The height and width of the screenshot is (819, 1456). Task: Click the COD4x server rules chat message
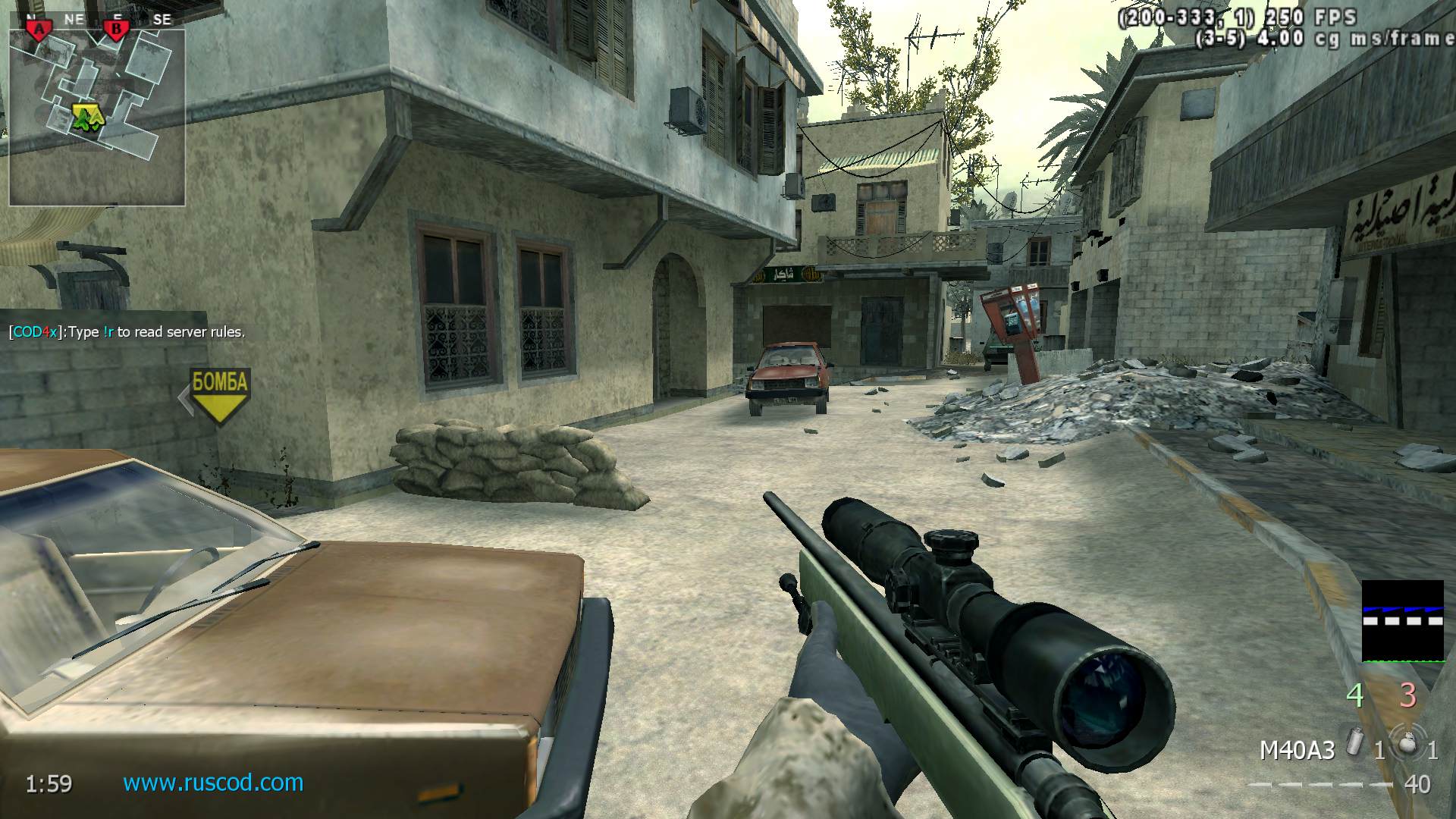pos(127,332)
